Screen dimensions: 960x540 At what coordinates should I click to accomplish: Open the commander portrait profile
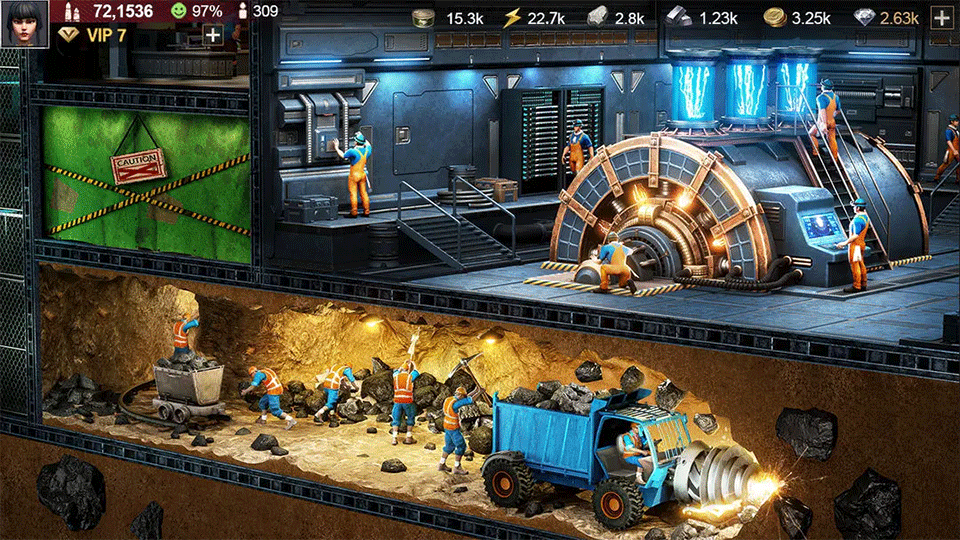tap(27, 23)
